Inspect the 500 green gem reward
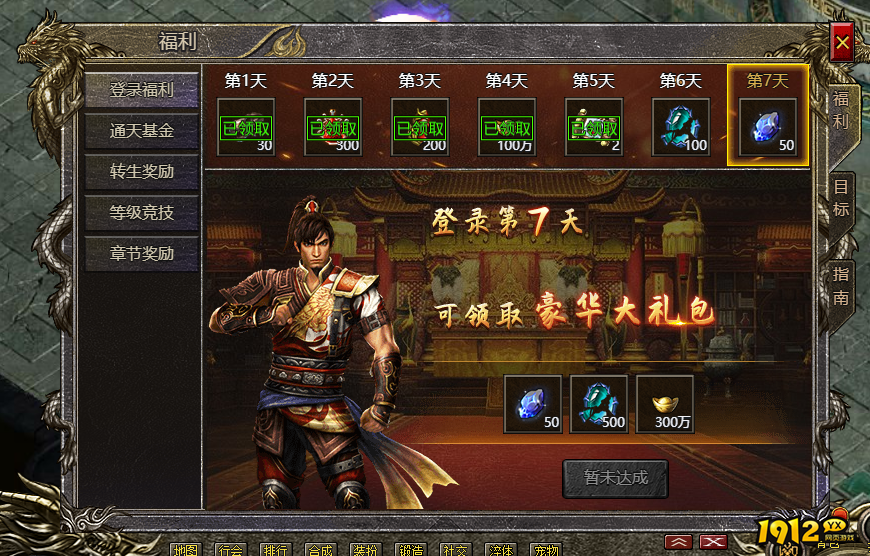 point(598,404)
